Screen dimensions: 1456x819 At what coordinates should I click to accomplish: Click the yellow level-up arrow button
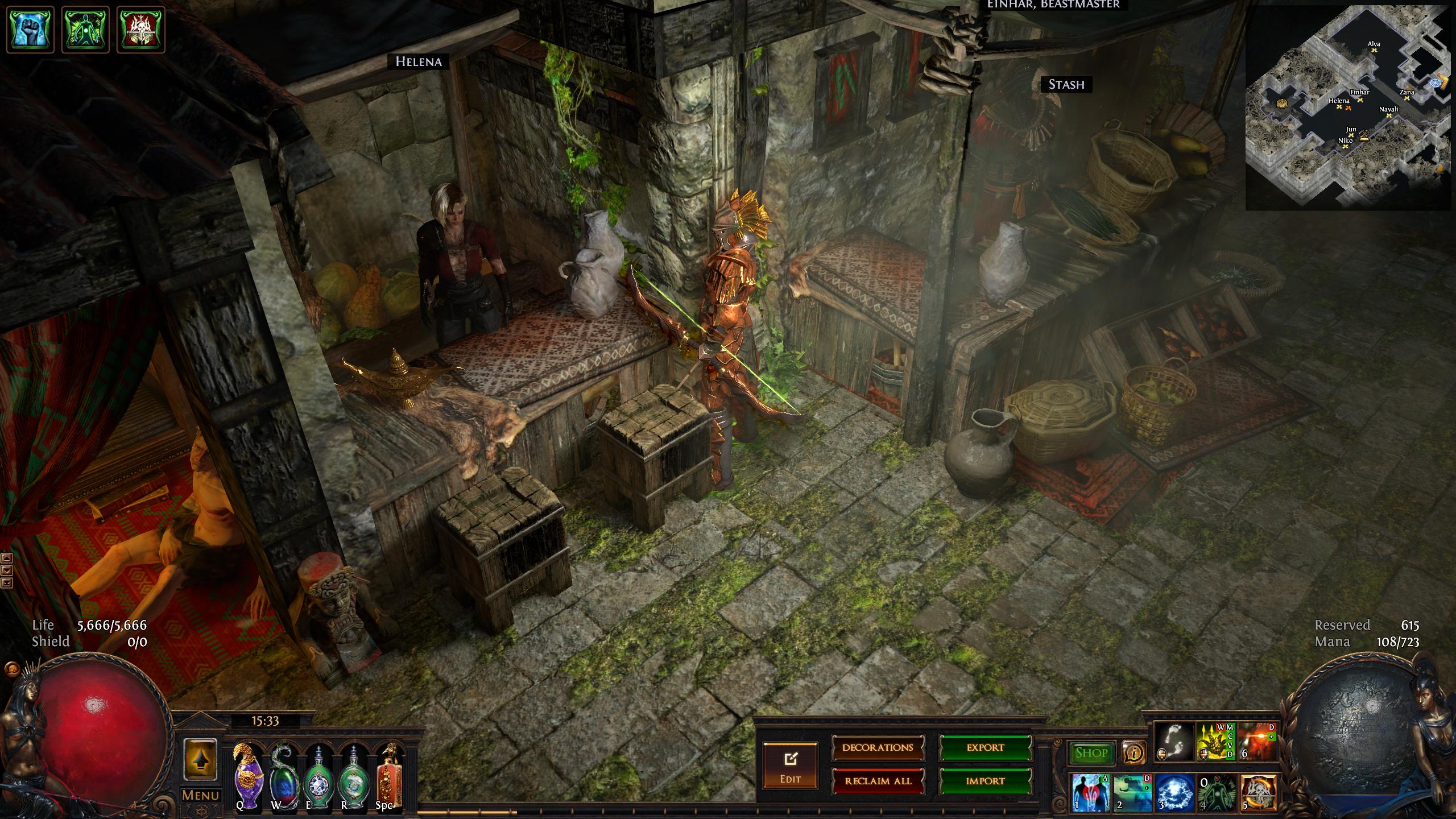point(200,760)
